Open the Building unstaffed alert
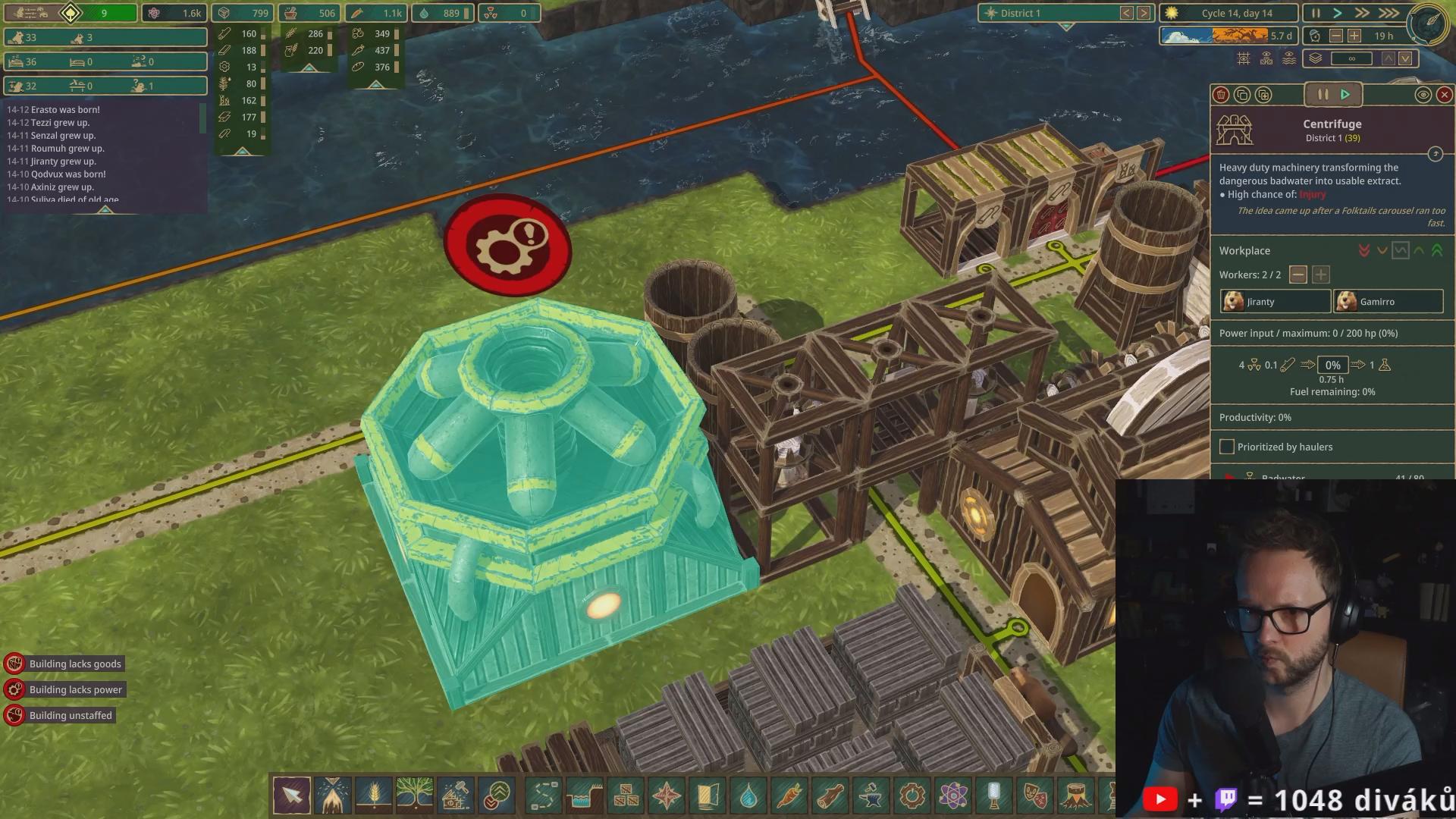 click(x=70, y=715)
